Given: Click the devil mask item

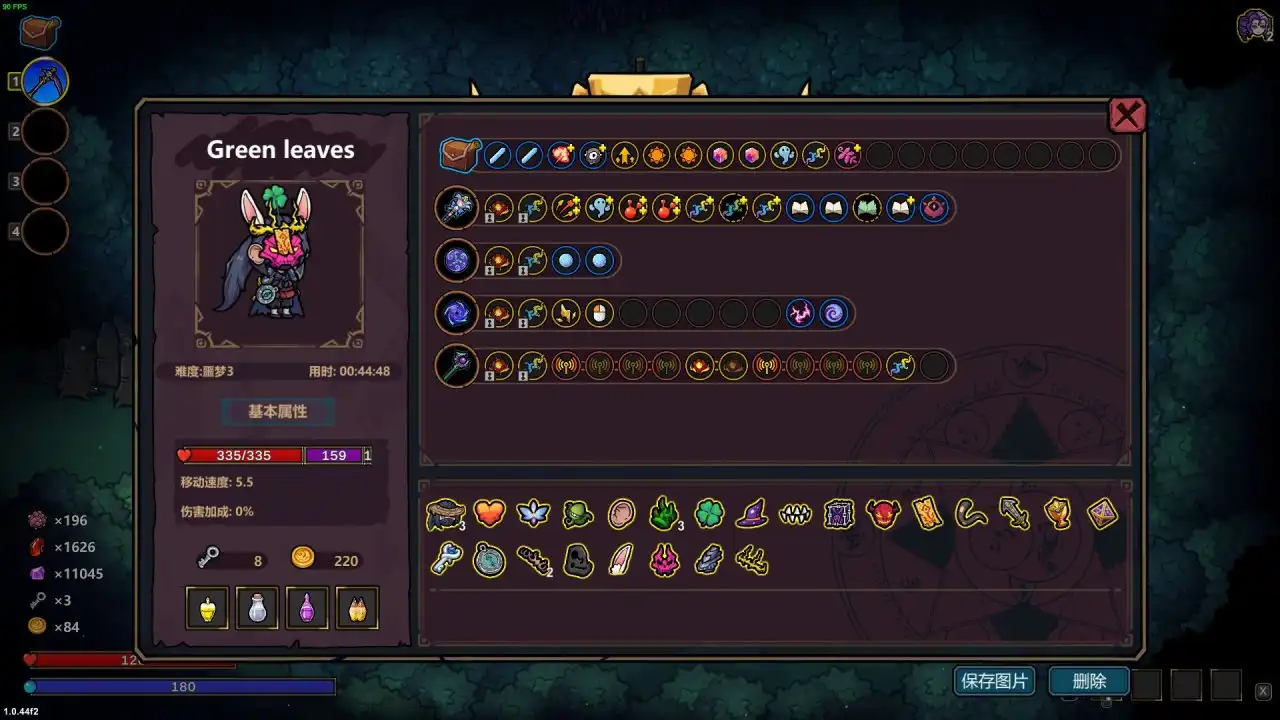Looking at the screenshot, I should click(x=883, y=514).
